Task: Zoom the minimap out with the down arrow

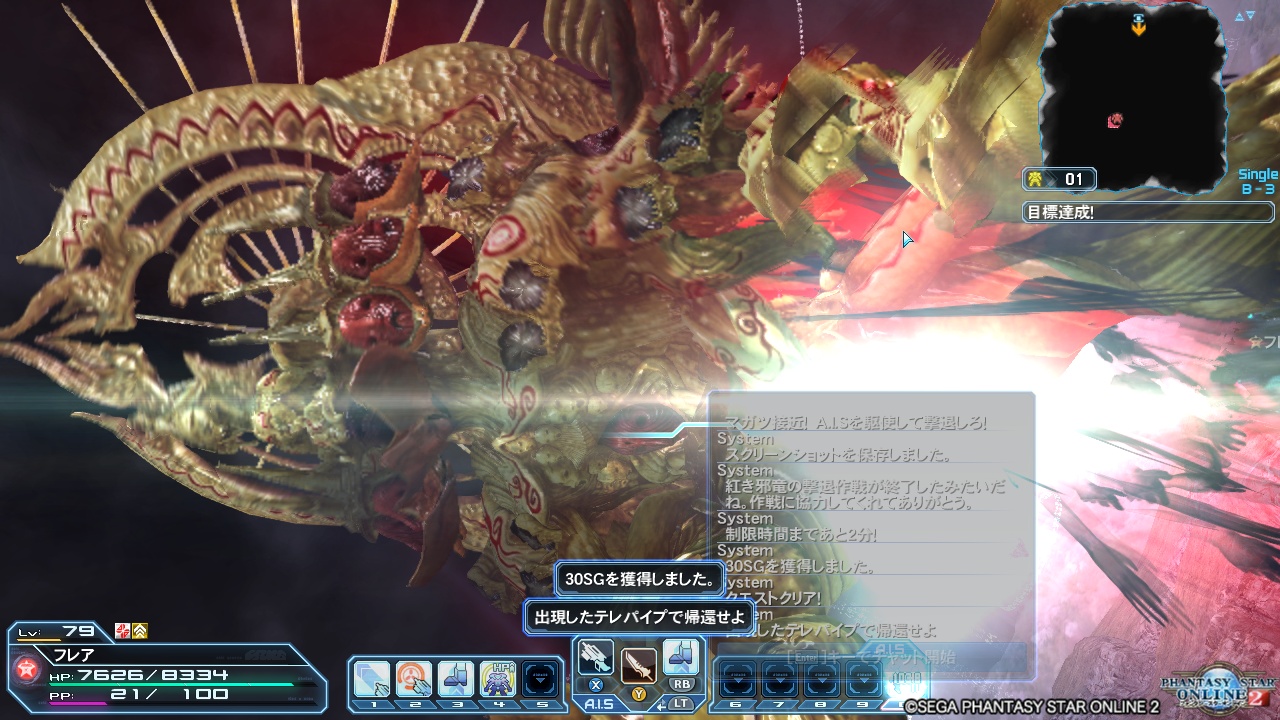Action: [1250, 14]
